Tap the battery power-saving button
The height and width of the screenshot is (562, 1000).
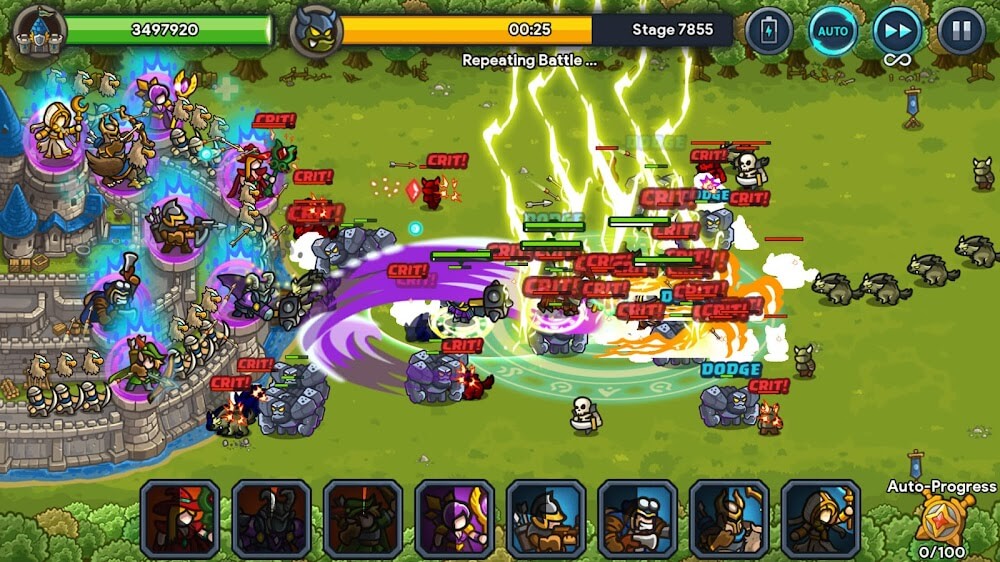(x=768, y=31)
